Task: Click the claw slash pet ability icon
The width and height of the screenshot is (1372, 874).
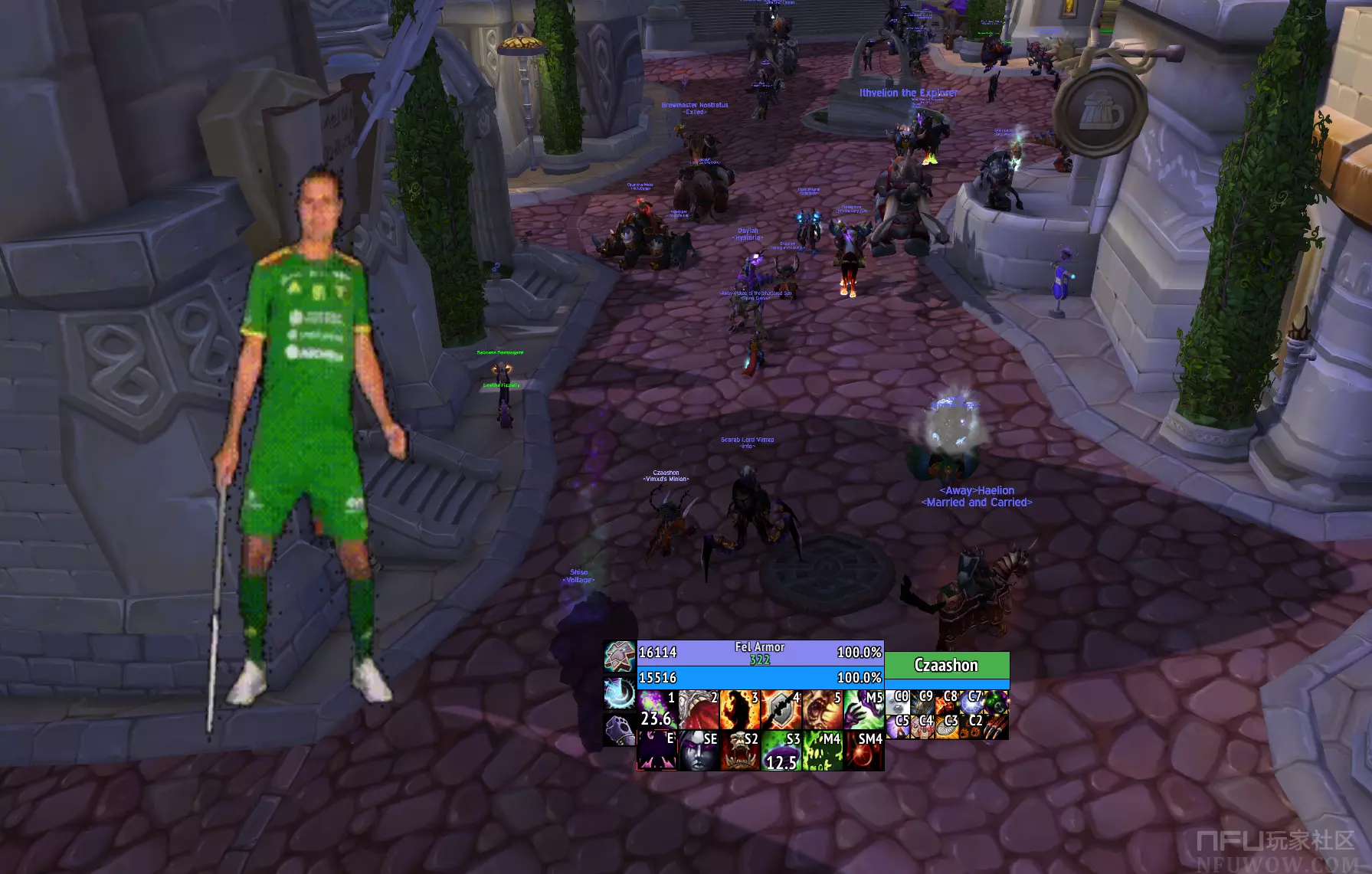Action: 997,726
